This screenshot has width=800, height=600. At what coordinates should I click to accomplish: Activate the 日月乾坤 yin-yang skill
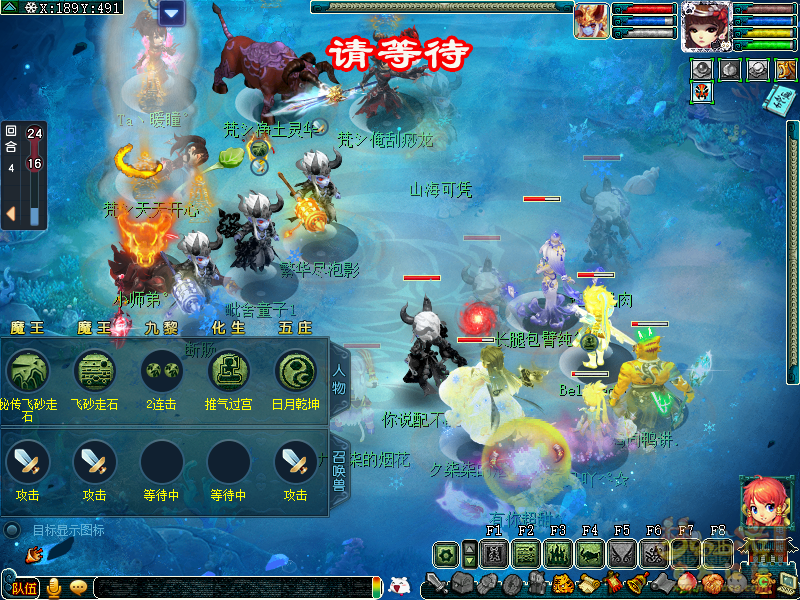(x=295, y=371)
